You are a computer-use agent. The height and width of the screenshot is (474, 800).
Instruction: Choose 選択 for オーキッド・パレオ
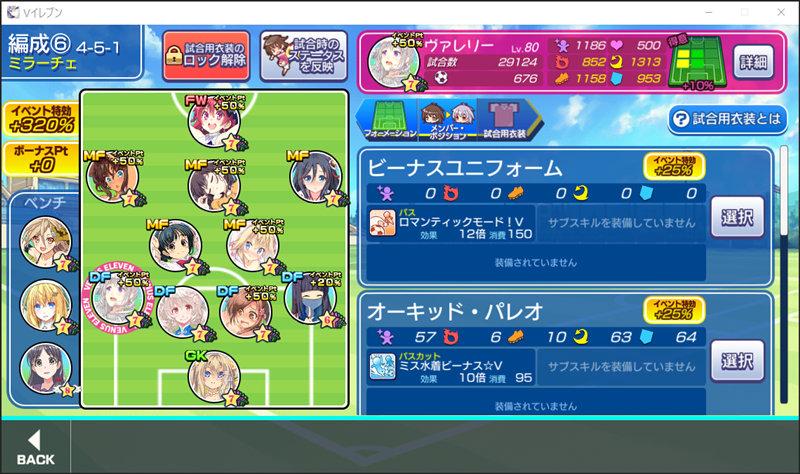737,360
